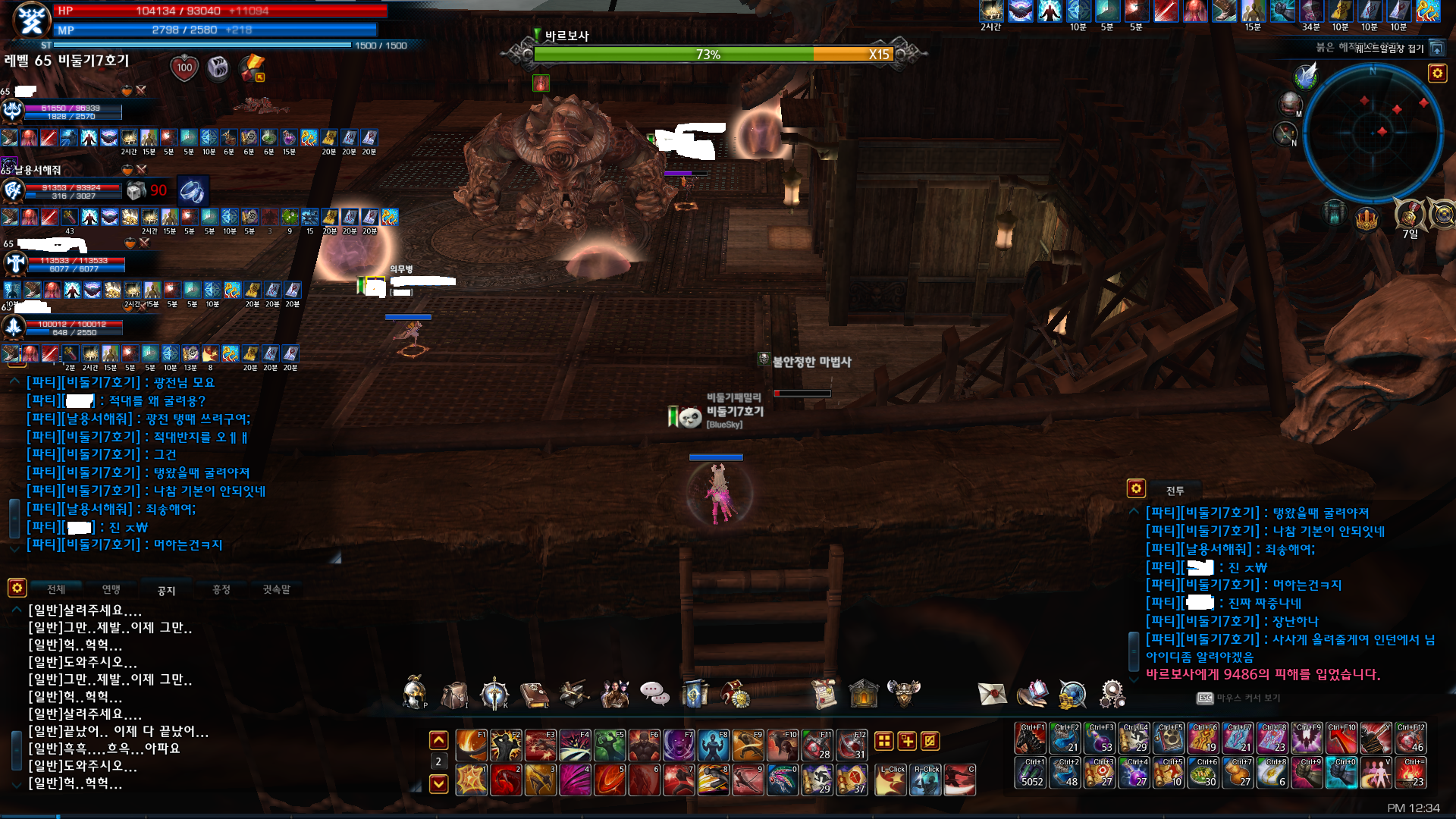Open the skill book menu icon
This screenshot has height=819, width=1456.
[535, 694]
